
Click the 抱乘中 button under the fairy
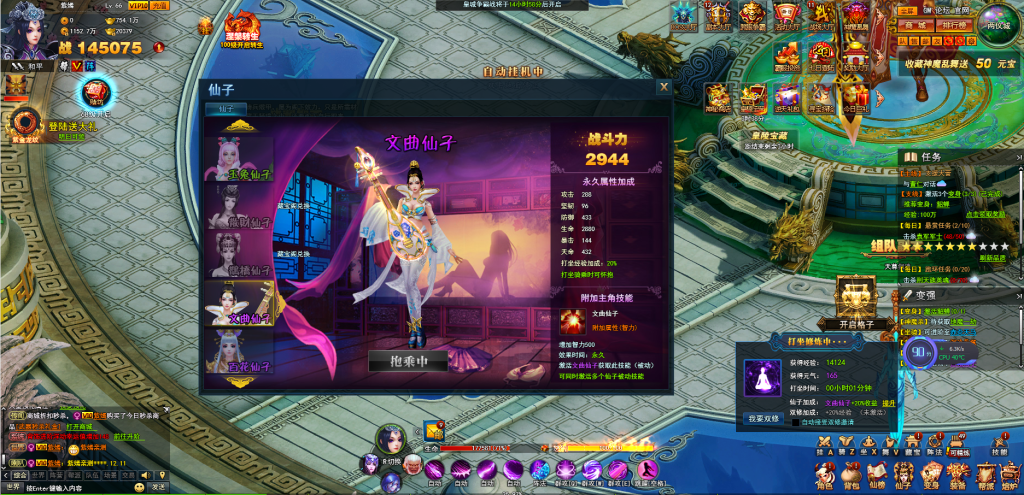coord(406,361)
